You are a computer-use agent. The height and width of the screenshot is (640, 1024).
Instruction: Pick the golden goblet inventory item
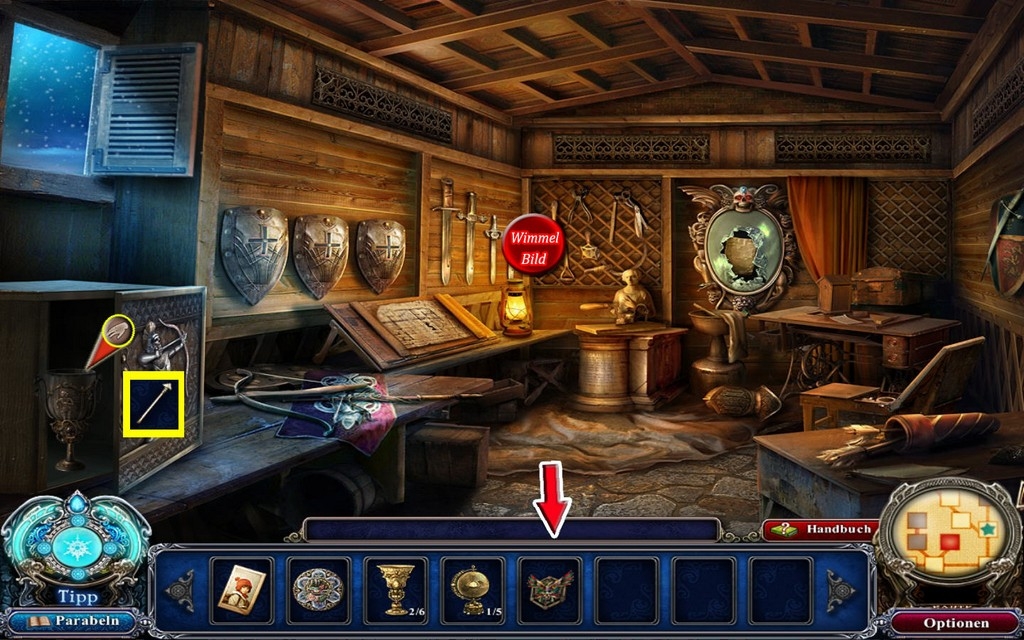pyautogui.click(x=394, y=589)
